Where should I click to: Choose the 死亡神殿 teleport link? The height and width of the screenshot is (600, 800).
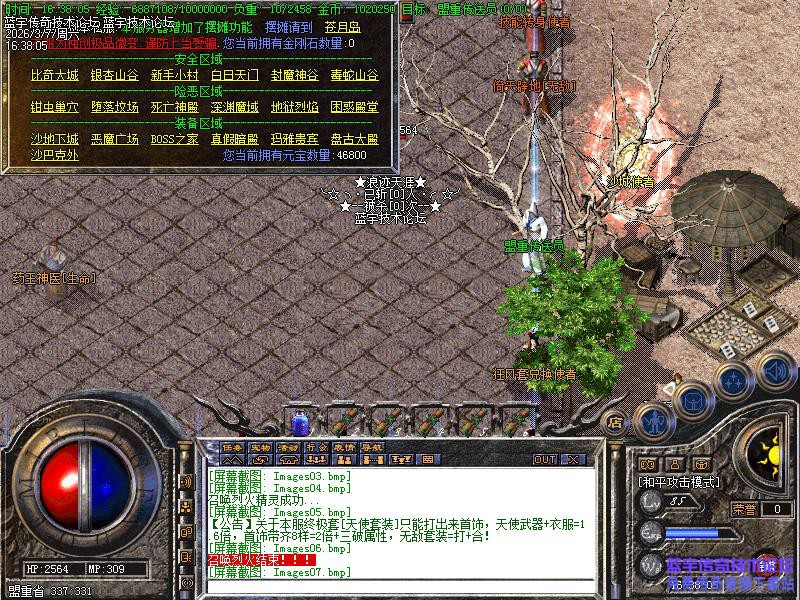174,107
